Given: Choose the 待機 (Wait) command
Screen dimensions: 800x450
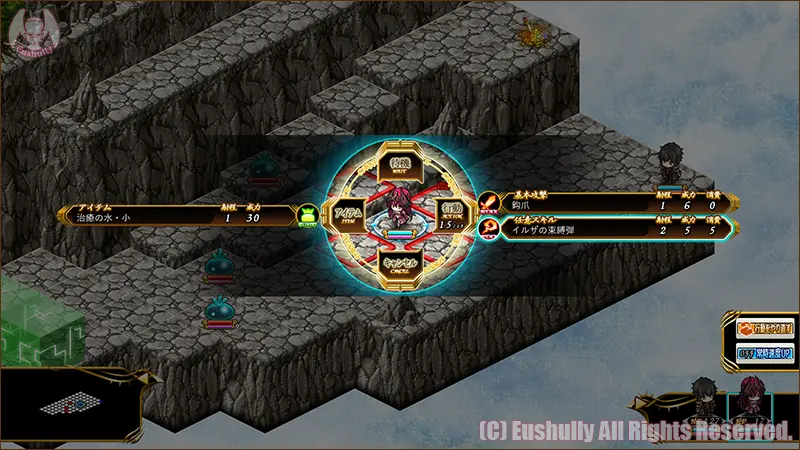Looking at the screenshot, I should pyautogui.click(x=400, y=161).
